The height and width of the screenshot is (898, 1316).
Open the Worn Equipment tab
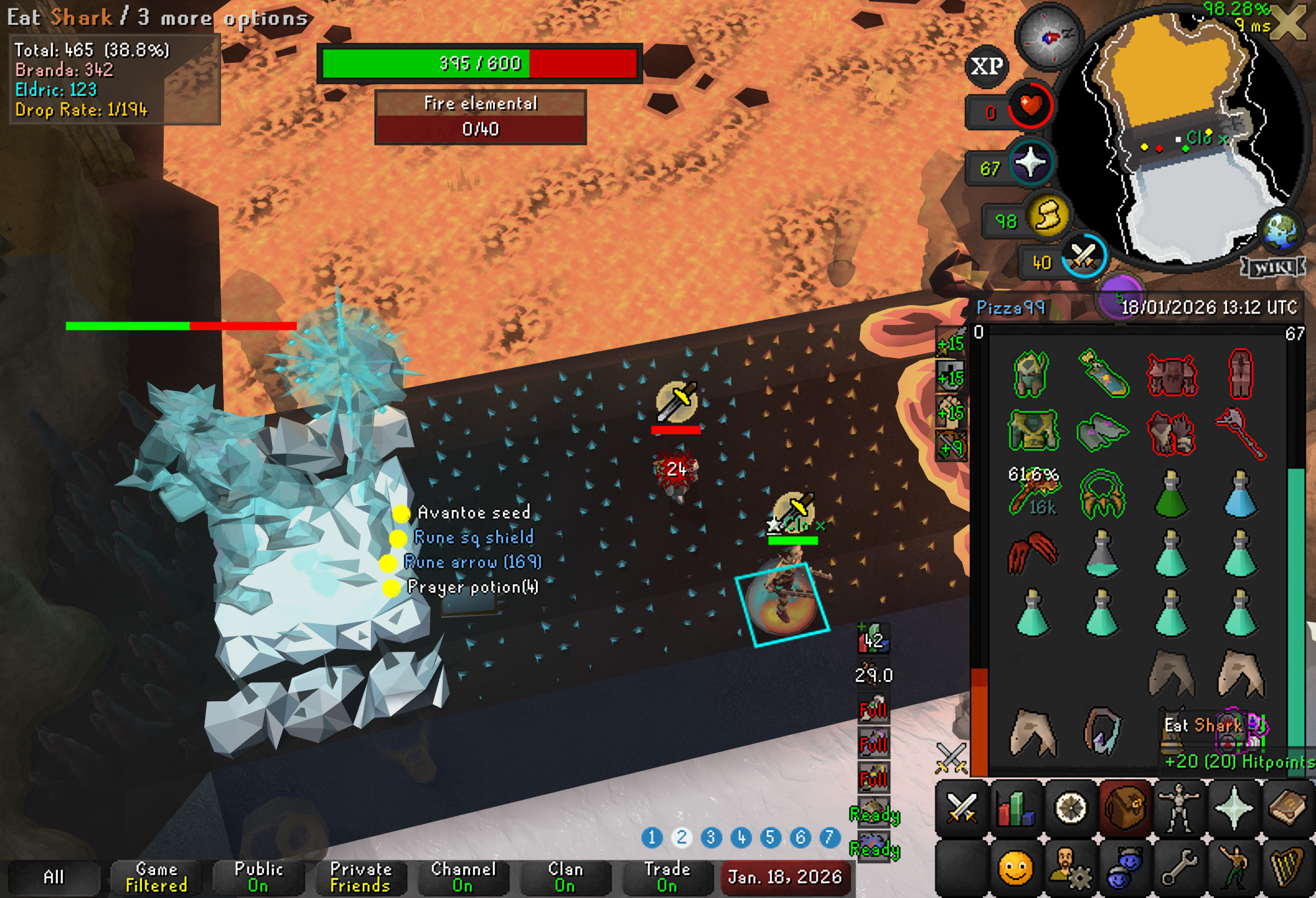point(1179,807)
